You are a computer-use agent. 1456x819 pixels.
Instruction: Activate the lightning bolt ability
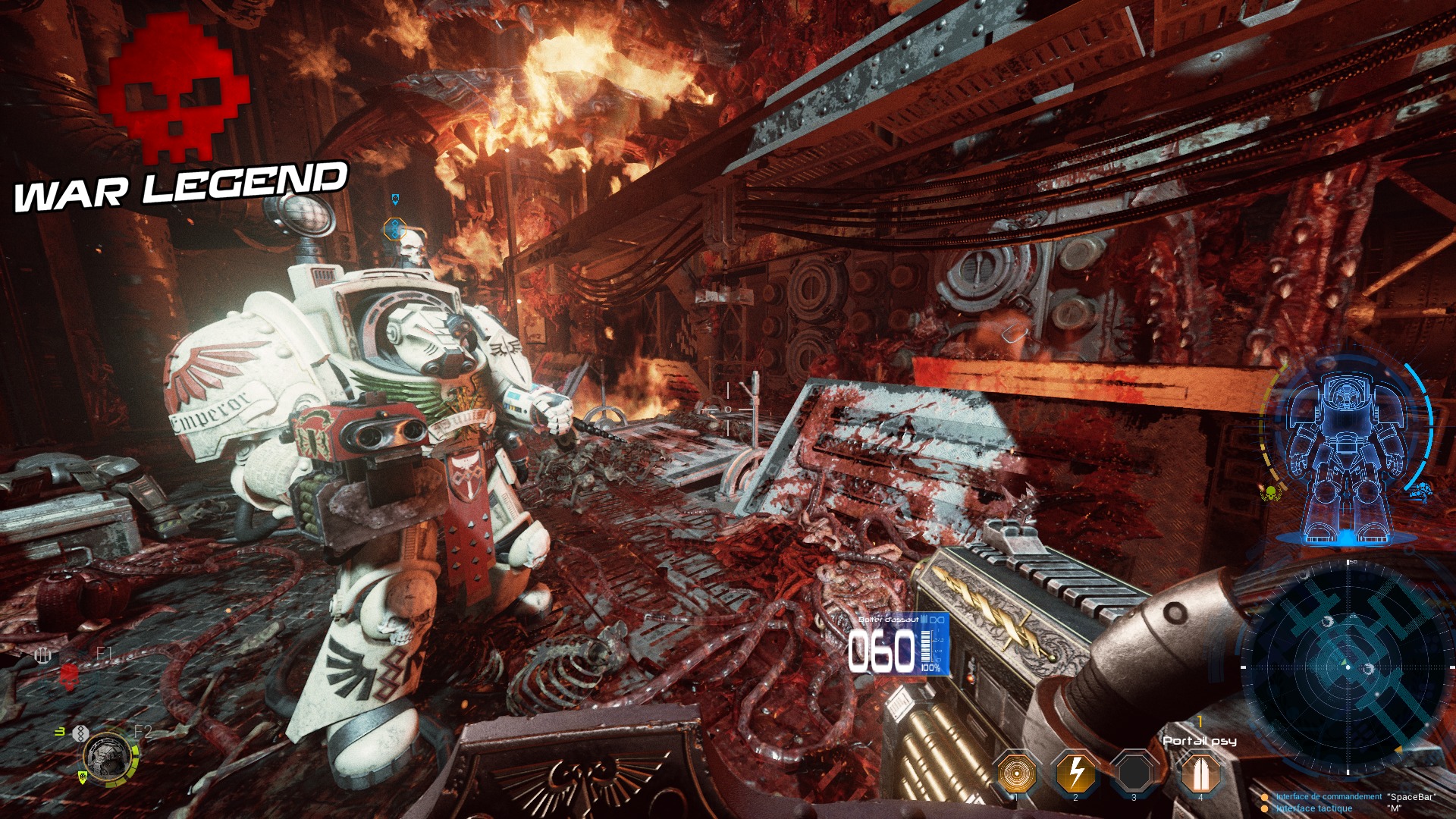click(1075, 773)
